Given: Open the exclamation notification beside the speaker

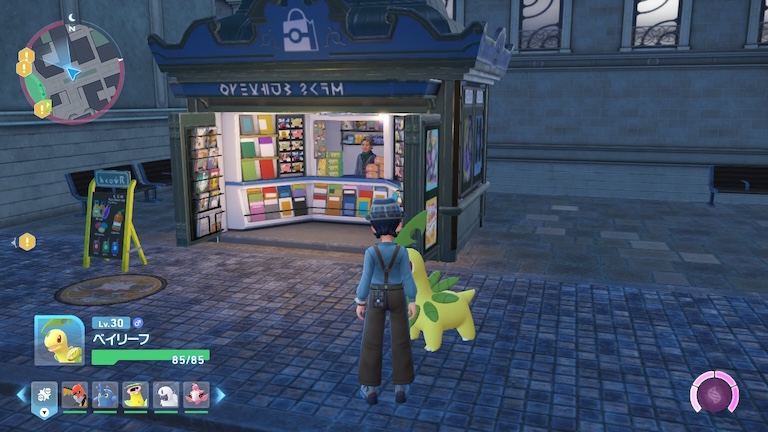Looking at the screenshot, I should click(27, 241).
